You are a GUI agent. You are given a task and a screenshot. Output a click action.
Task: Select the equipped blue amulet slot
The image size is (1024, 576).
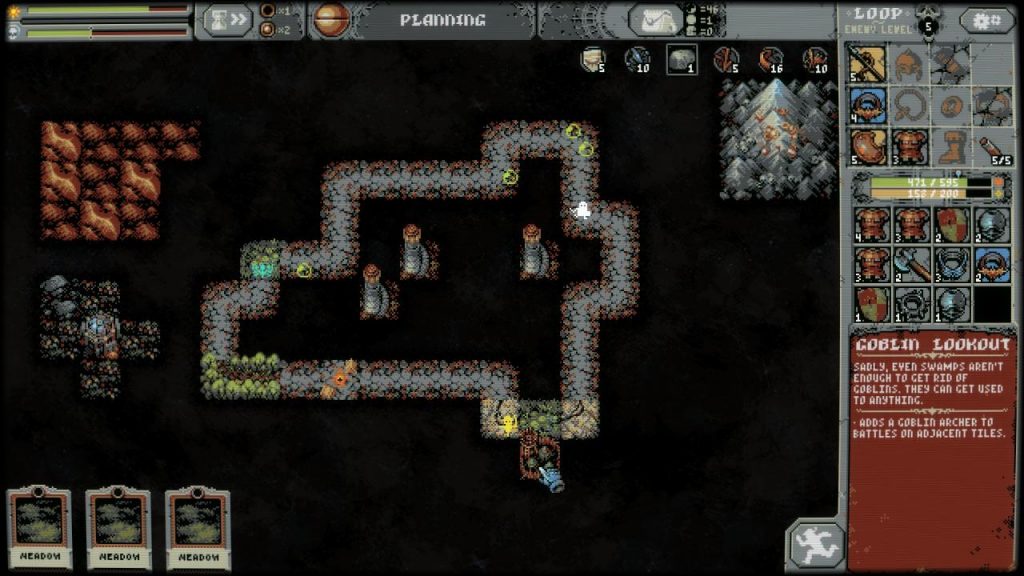867,105
